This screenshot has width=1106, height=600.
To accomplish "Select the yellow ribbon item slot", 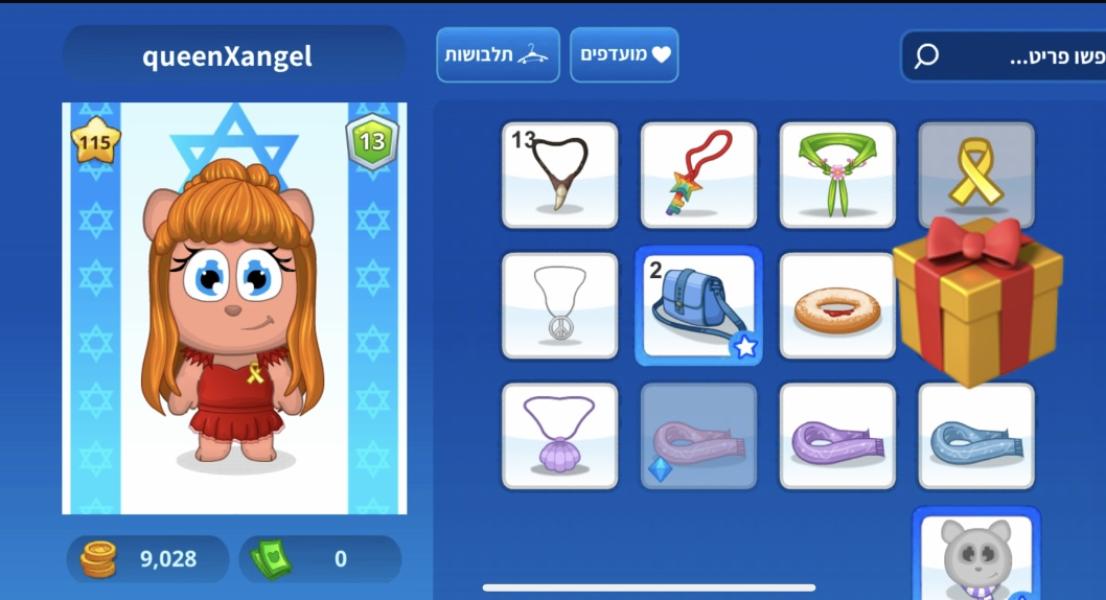I will [x=975, y=170].
